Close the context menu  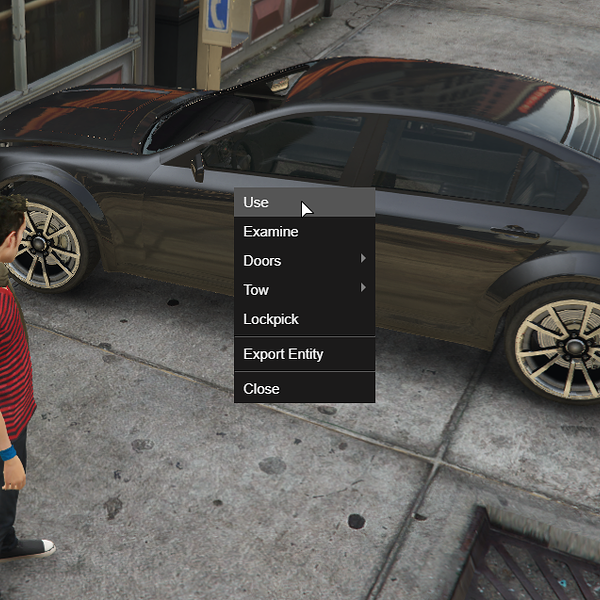[262, 388]
